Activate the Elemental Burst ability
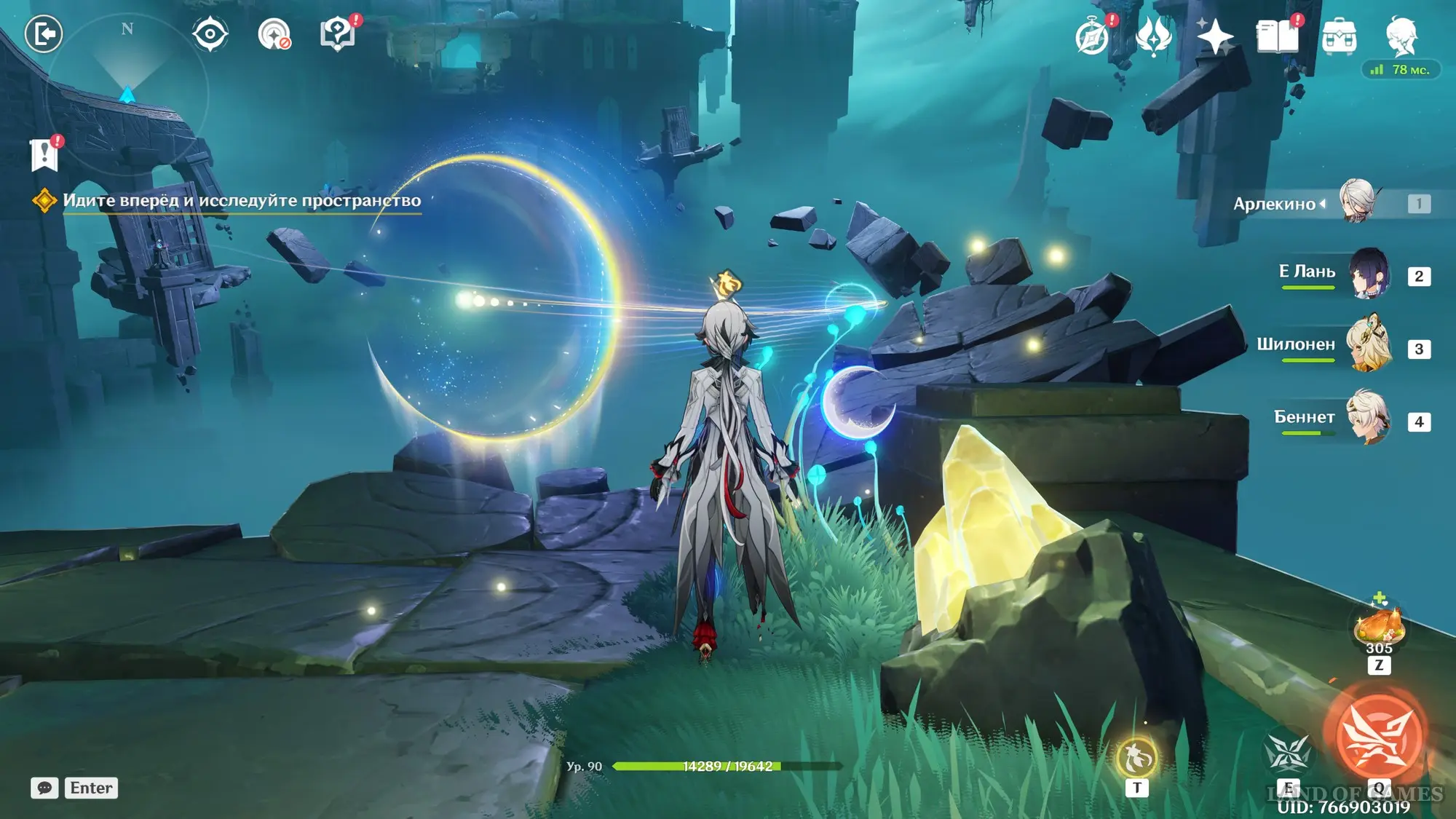Viewport: 1456px width, 819px height. pos(1378,735)
